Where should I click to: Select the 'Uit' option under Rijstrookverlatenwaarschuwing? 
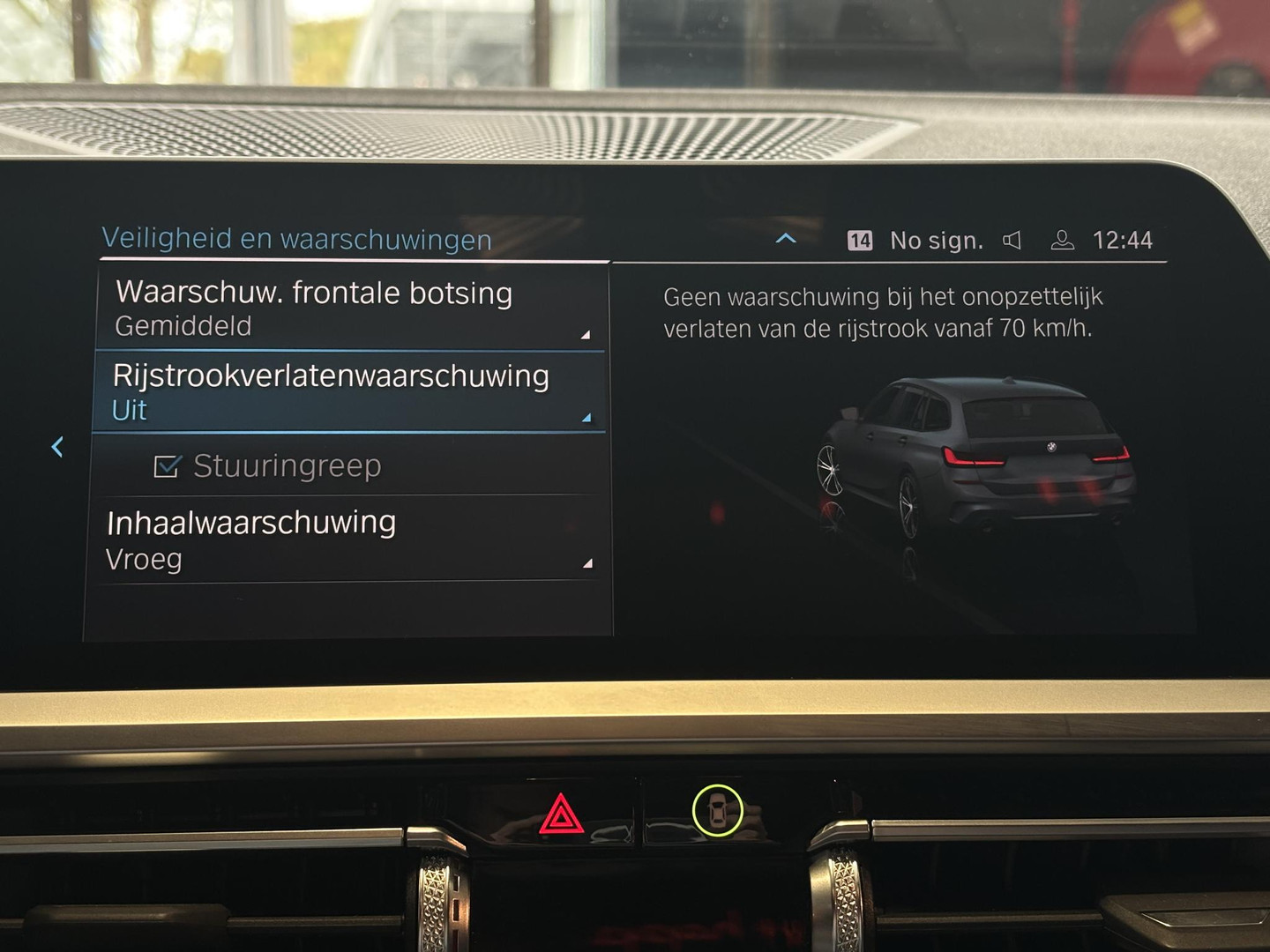click(126, 410)
